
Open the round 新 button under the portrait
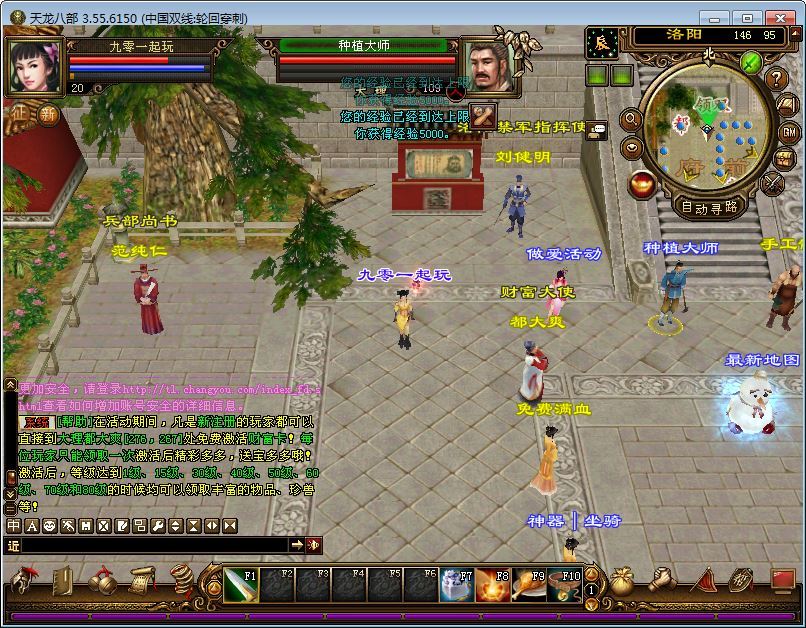49,113
